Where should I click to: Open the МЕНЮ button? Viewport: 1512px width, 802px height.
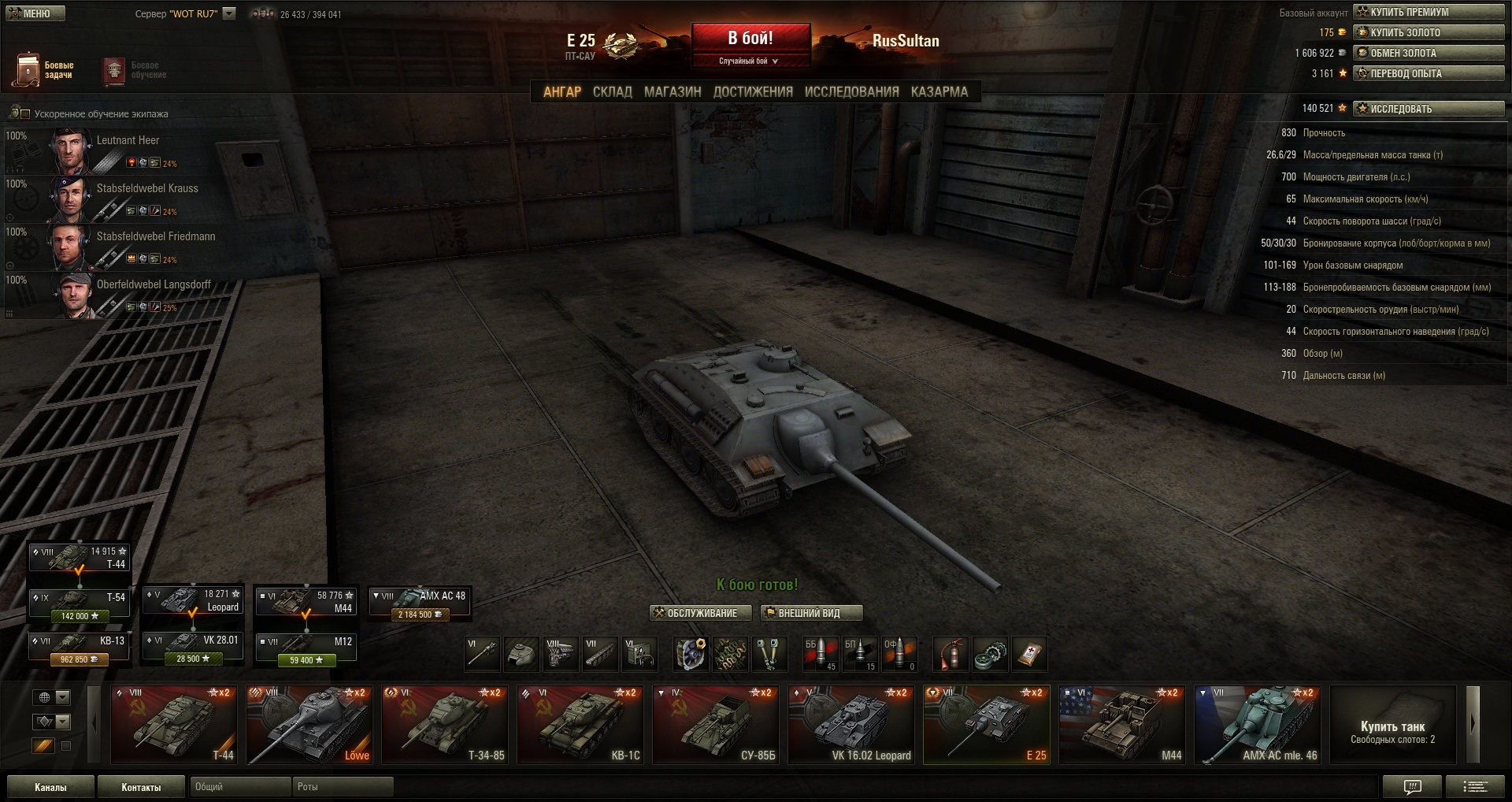pos(35,13)
